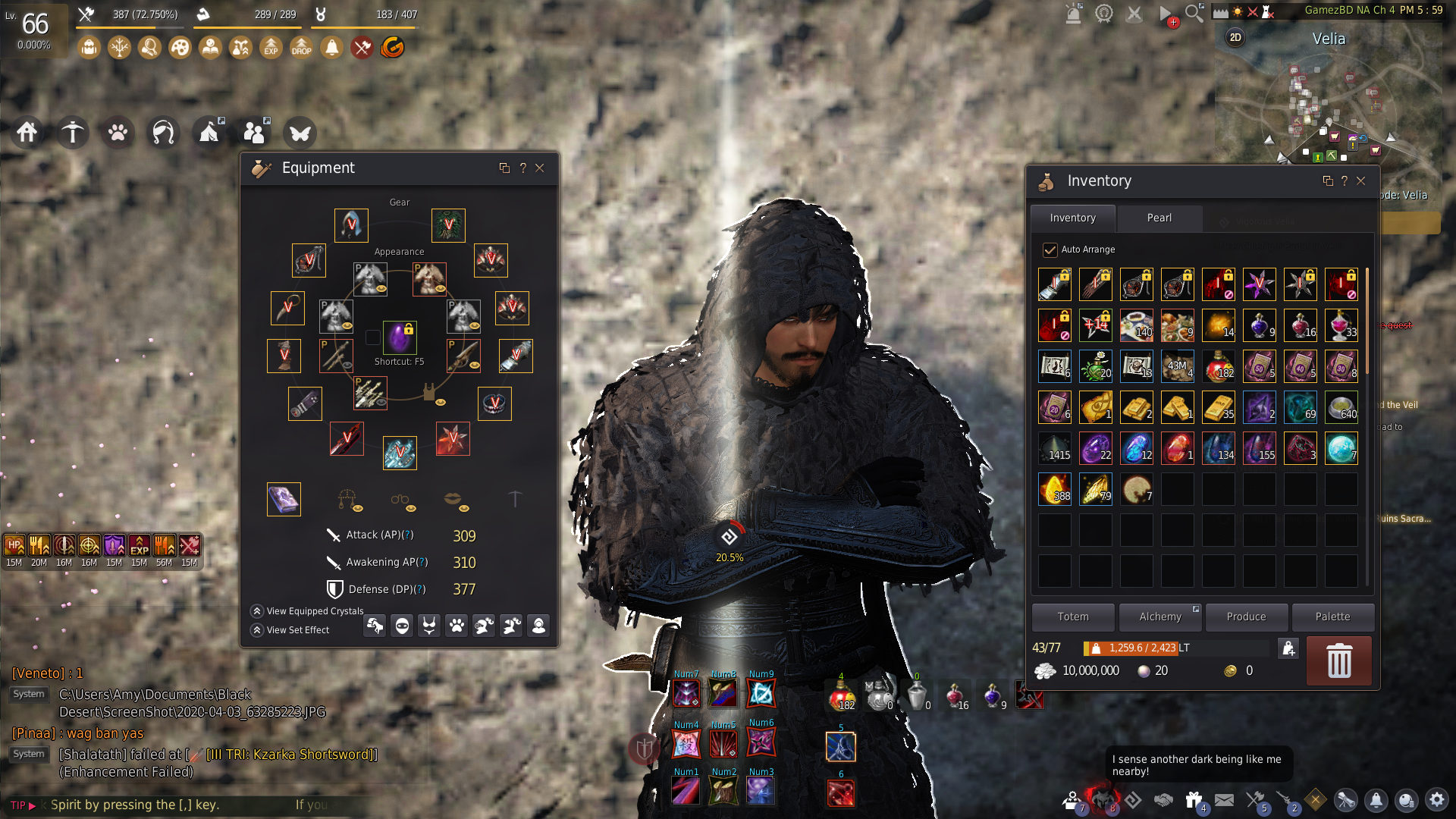1456x819 pixels.
Task: Toggle the 2D minimap mode button
Action: click(1235, 38)
